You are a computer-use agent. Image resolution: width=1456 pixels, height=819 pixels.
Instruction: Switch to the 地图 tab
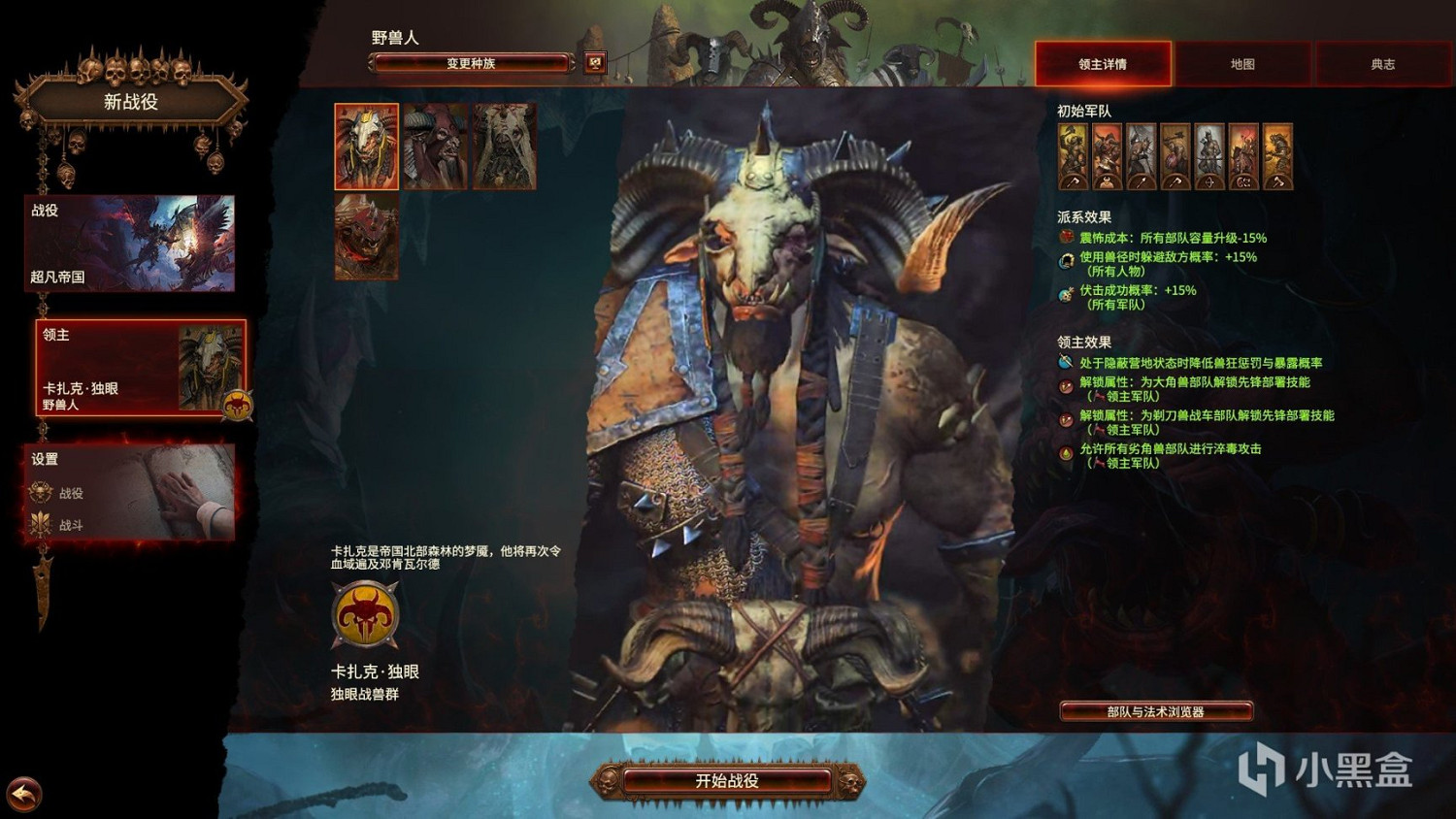[1242, 64]
